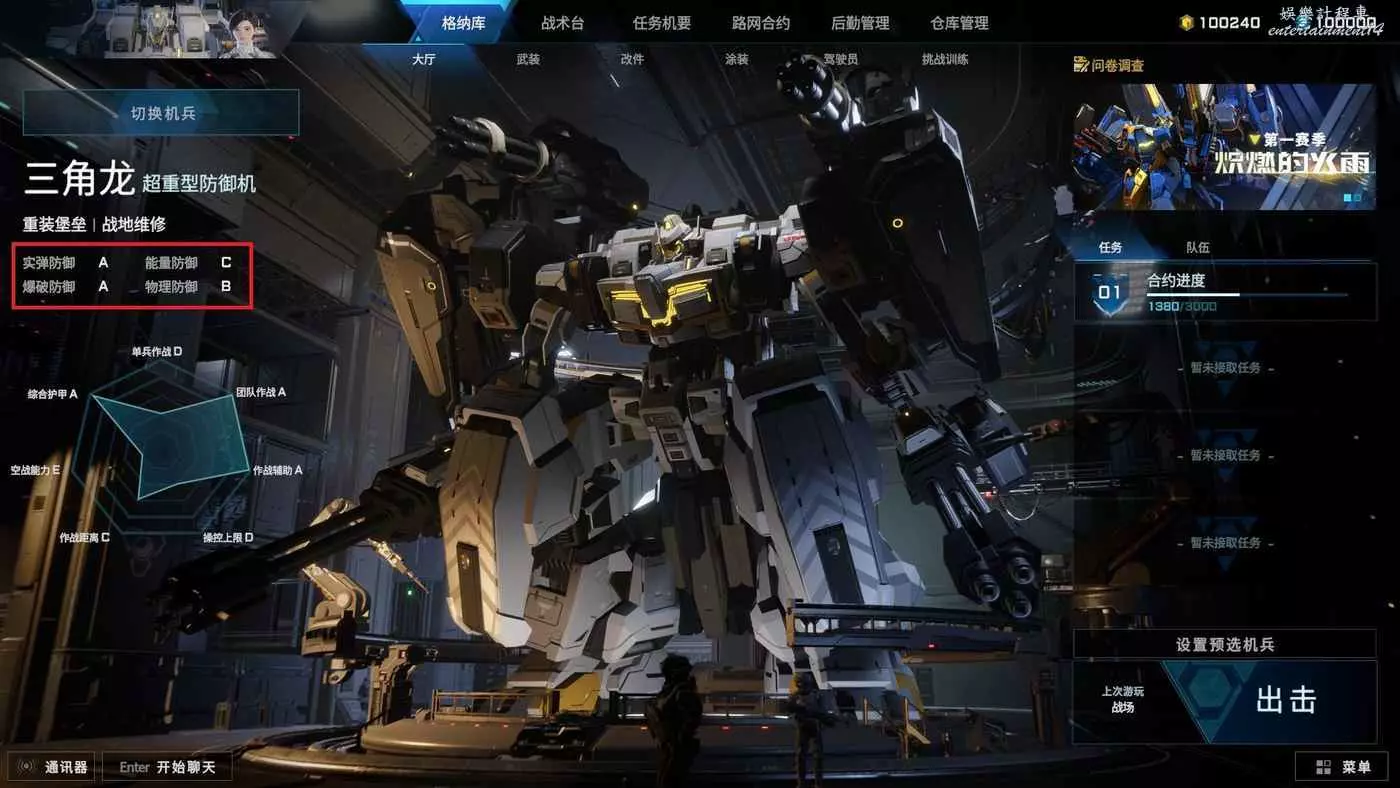
Task: Select the 仓库管理 tab
Action: tap(959, 23)
